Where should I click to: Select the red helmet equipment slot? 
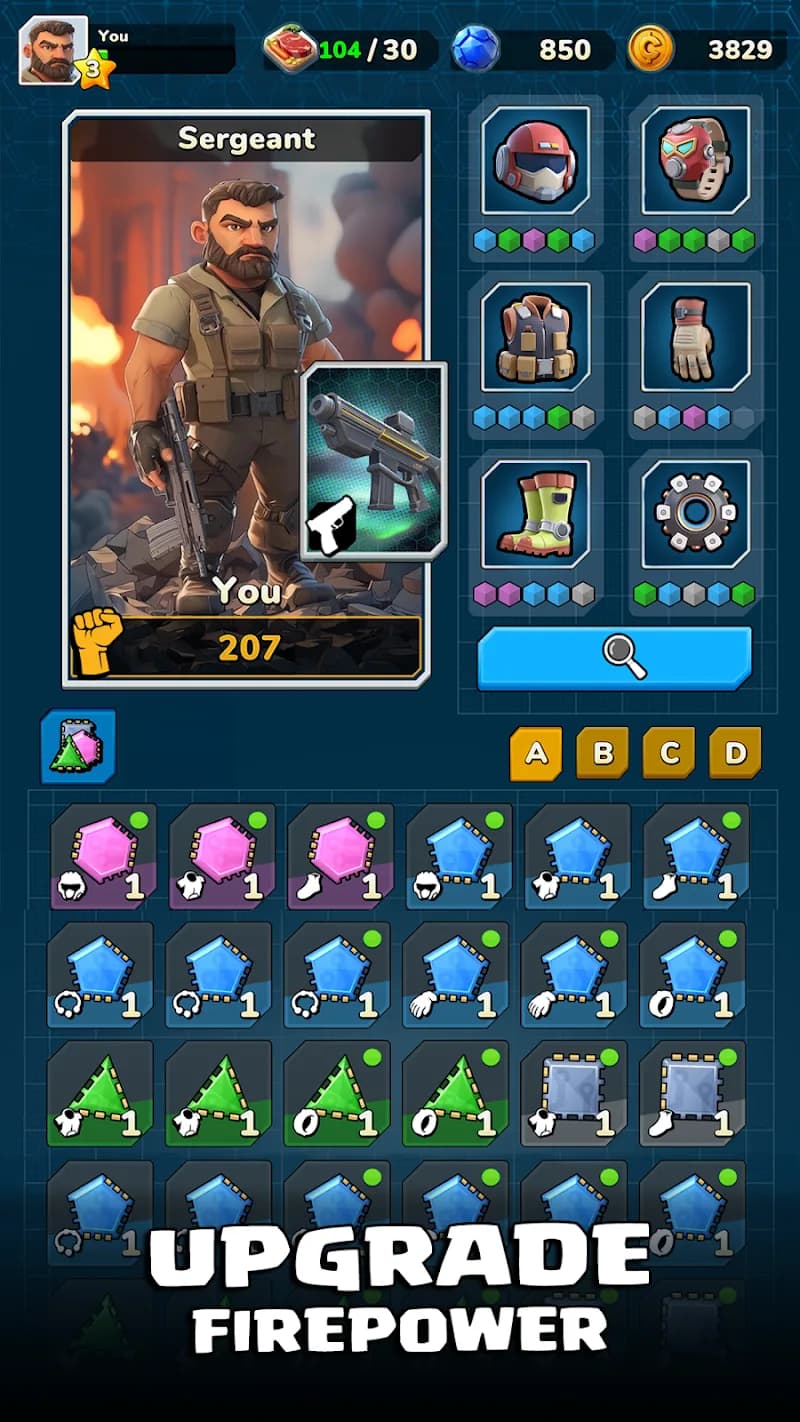(535, 160)
